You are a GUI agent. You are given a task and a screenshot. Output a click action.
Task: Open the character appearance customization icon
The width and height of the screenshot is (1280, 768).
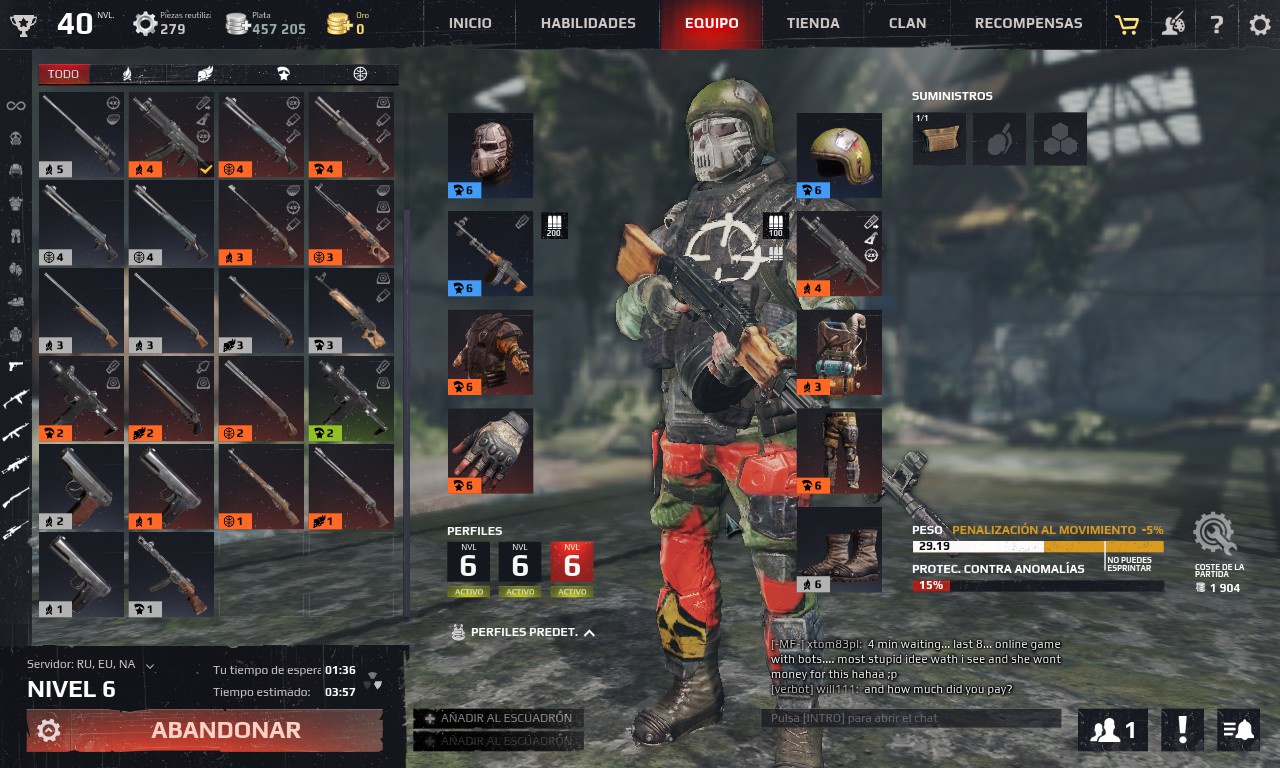(1172, 25)
